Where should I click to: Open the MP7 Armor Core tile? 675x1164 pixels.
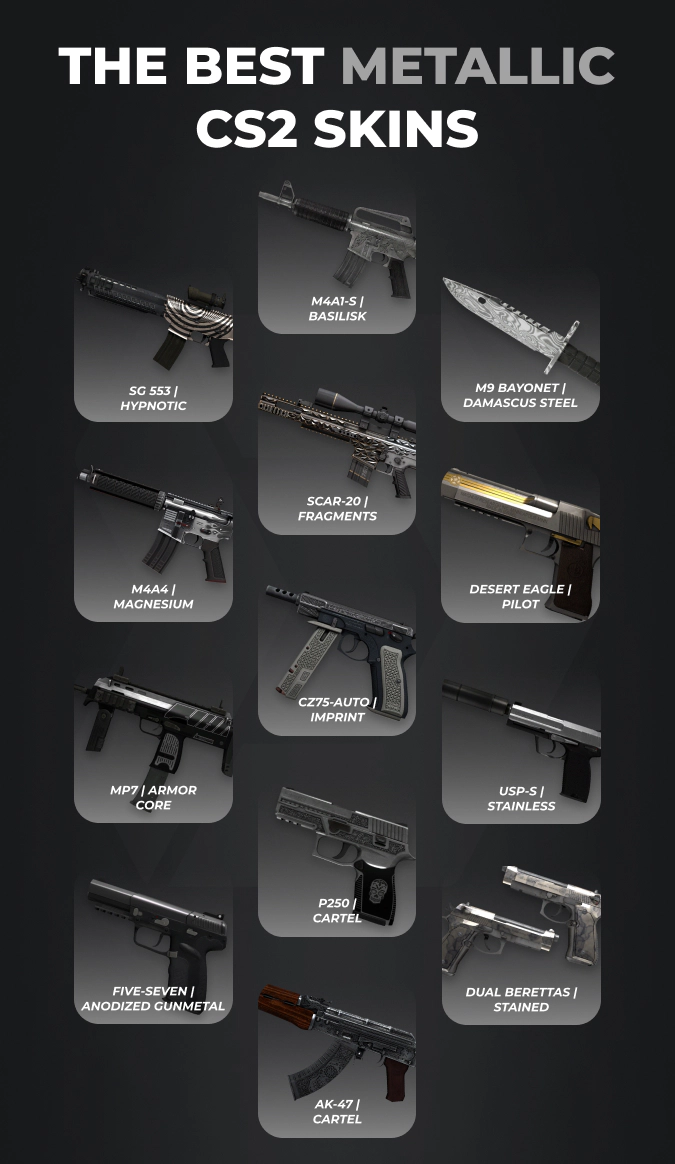click(153, 745)
